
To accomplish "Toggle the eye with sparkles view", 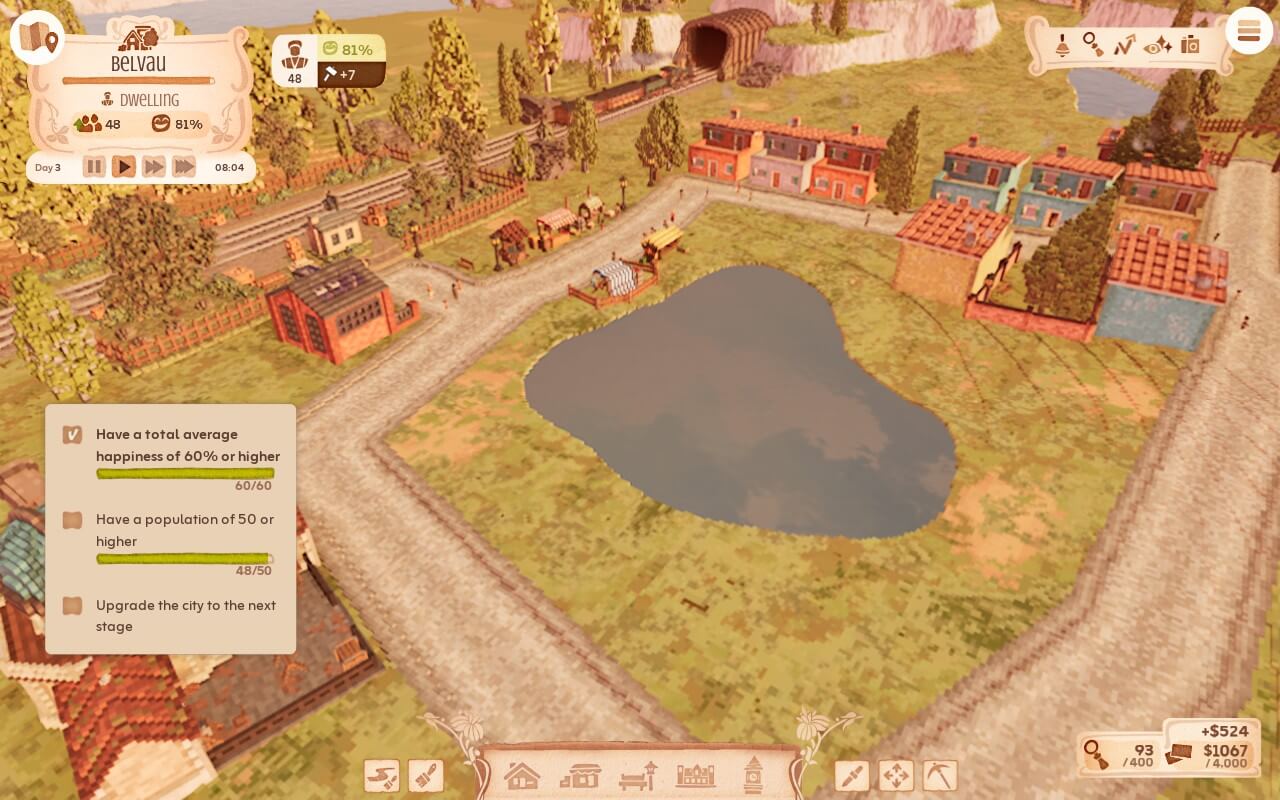I will (x=1157, y=45).
